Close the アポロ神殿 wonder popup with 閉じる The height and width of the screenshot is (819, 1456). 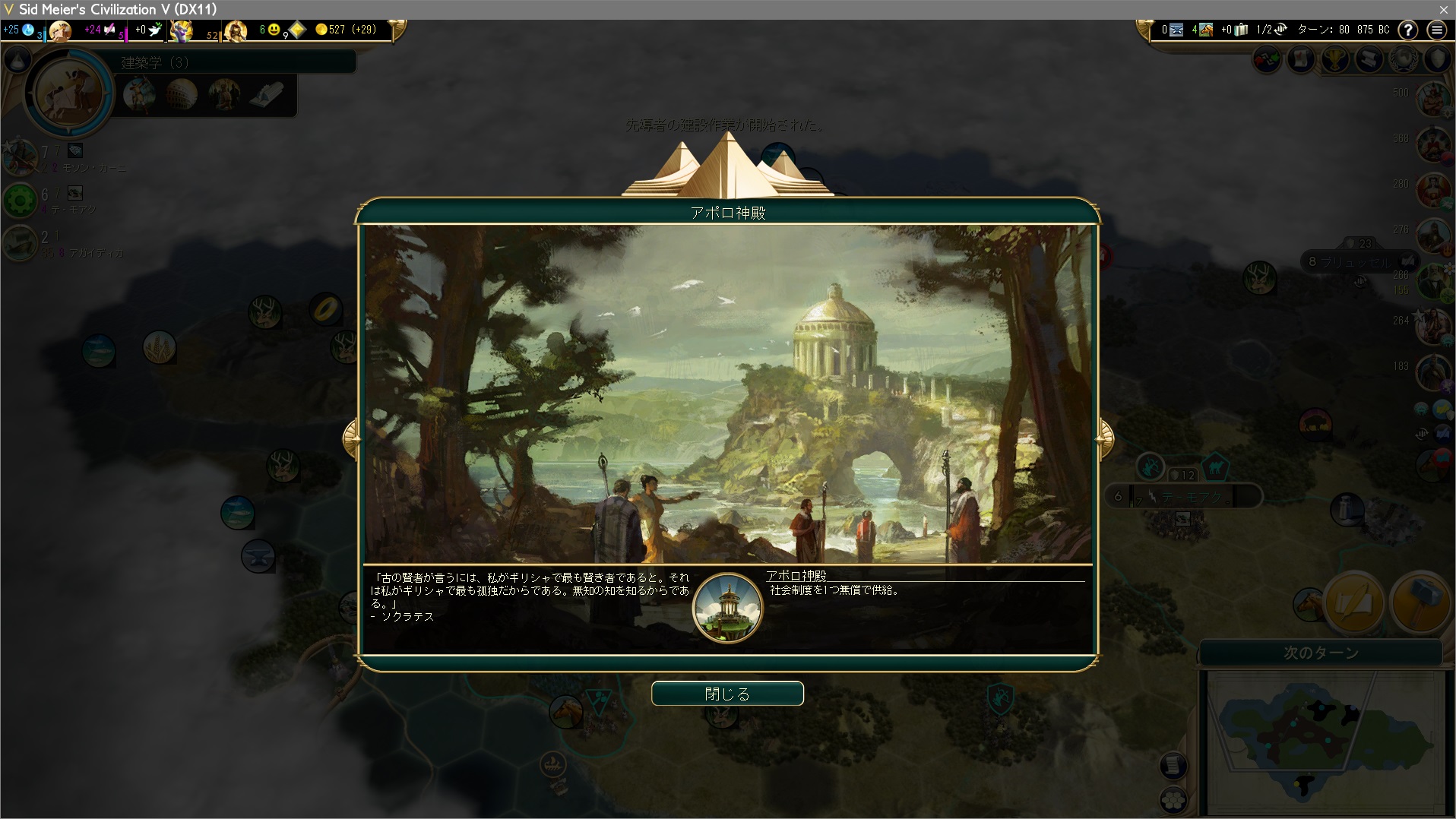click(x=727, y=694)
